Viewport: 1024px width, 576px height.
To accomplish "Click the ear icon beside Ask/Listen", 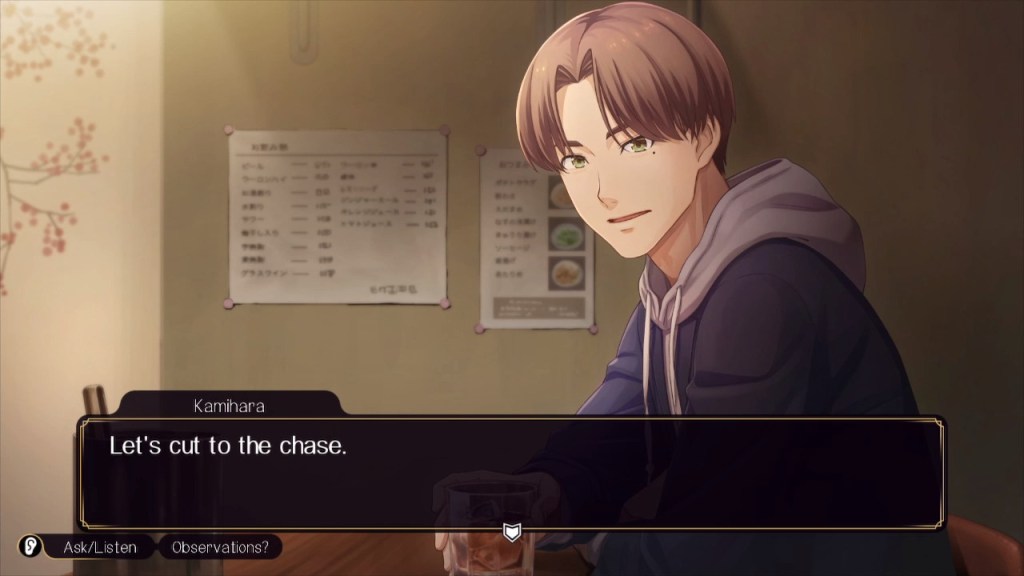I will pos(30,547).
